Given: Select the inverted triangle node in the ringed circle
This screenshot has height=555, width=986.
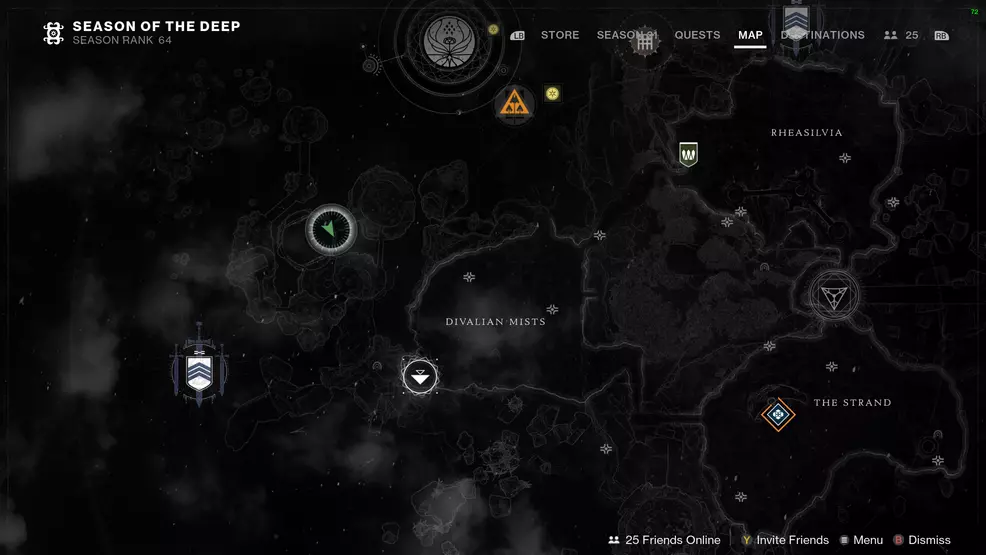Looking at the screenshot, I should [x=834, y=295].
